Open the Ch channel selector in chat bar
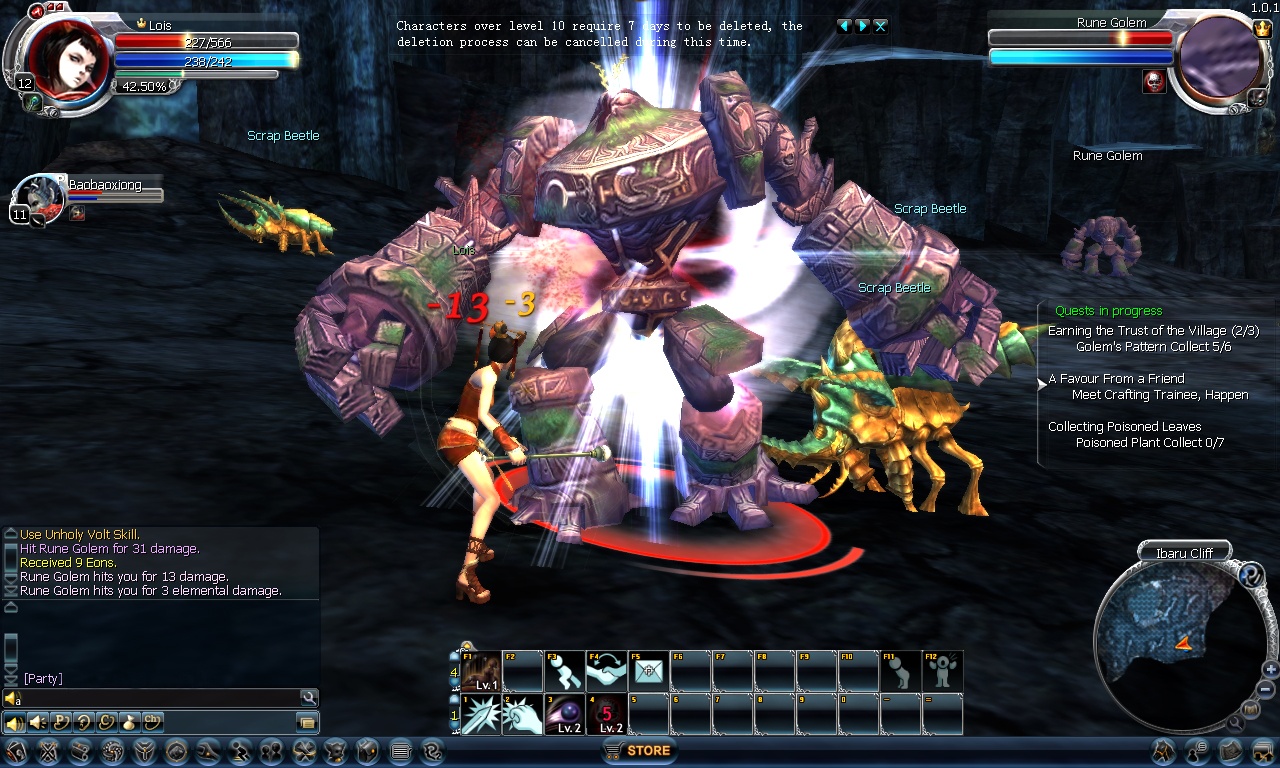 click(151, 720)
